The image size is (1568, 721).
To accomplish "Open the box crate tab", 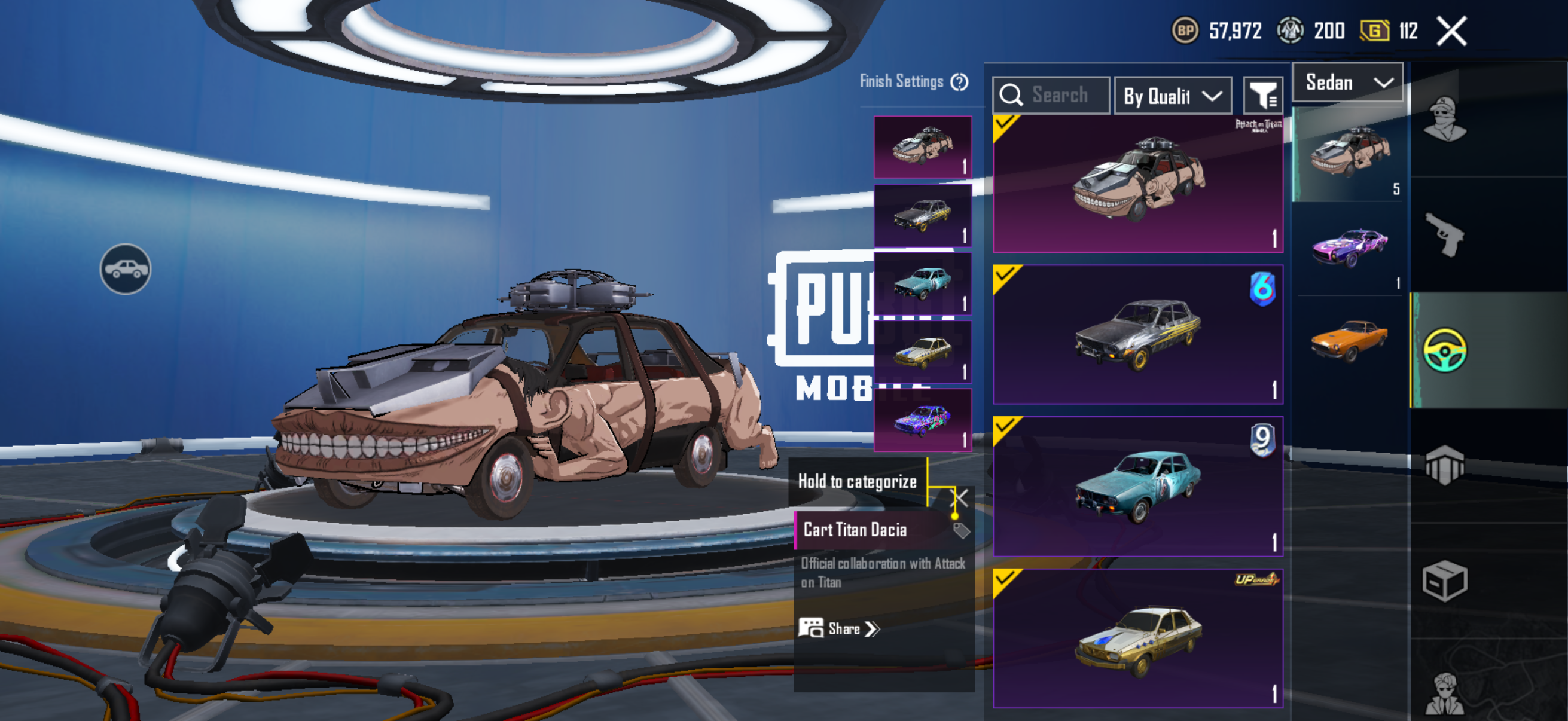I will pyautogui.click(x=1444, y=581).
